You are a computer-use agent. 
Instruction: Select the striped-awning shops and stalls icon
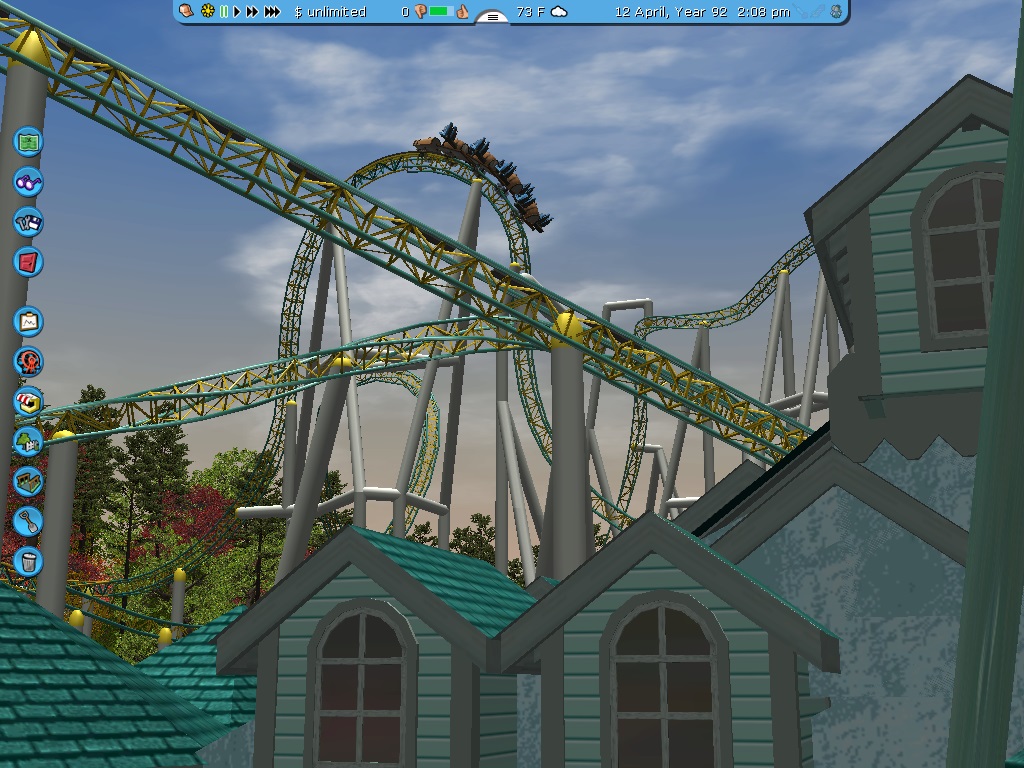point(29,401)
